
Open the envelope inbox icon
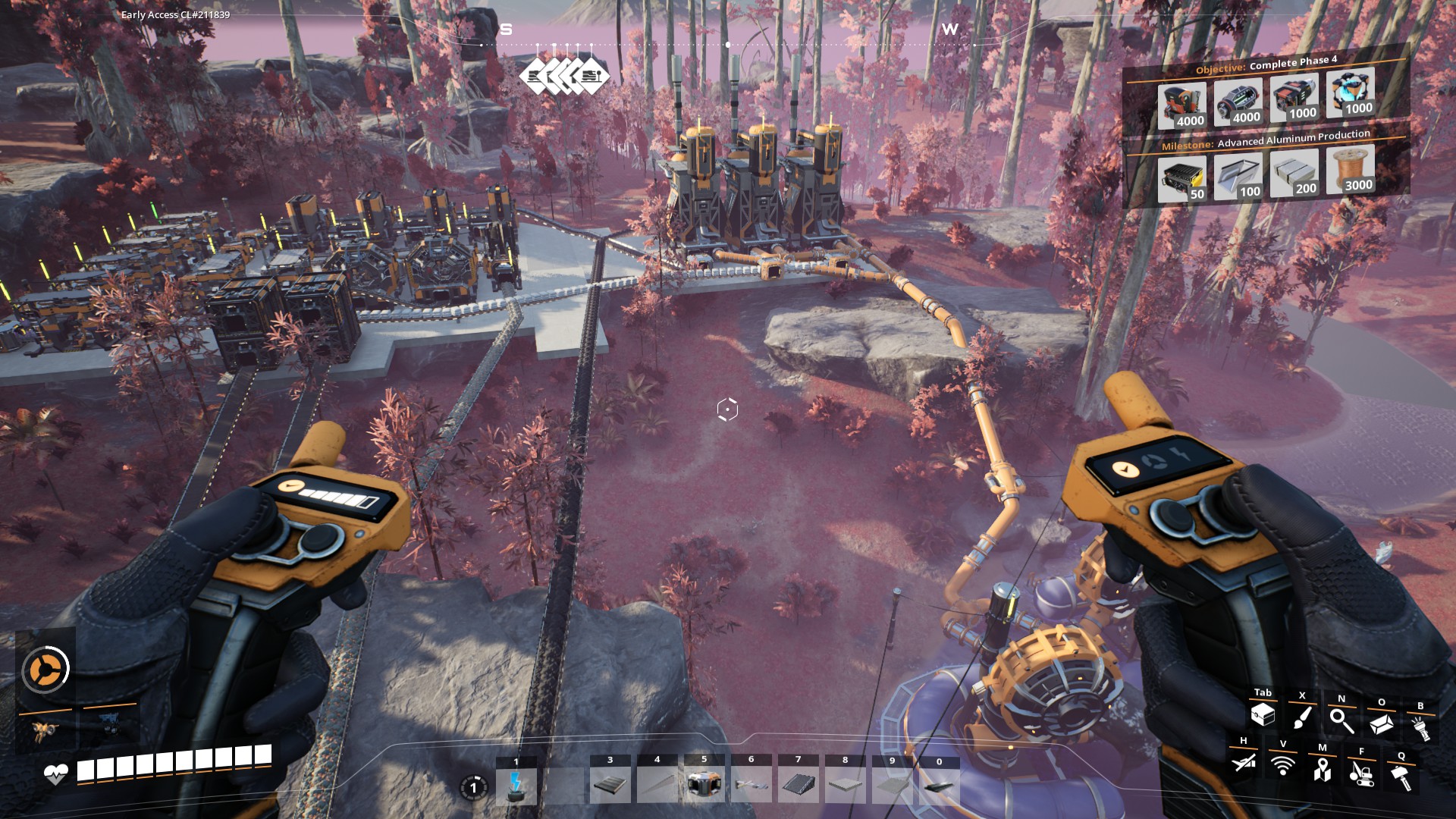pos(1381,723)
